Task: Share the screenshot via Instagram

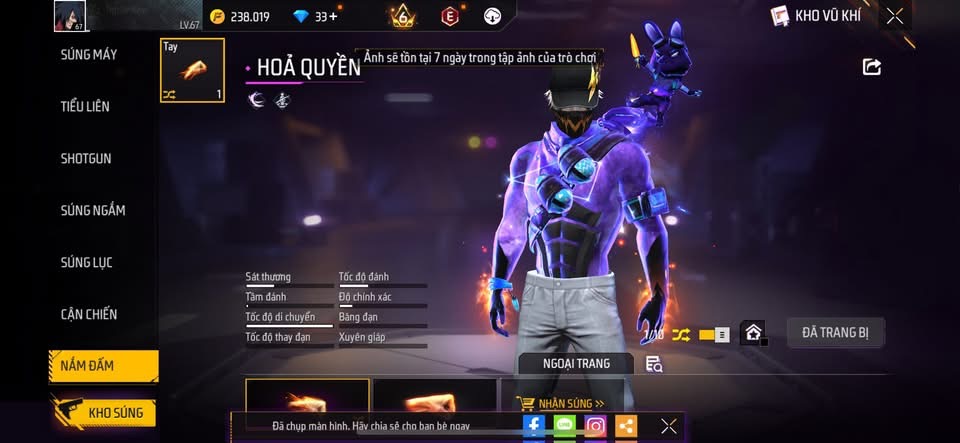Action: [595, 426]
